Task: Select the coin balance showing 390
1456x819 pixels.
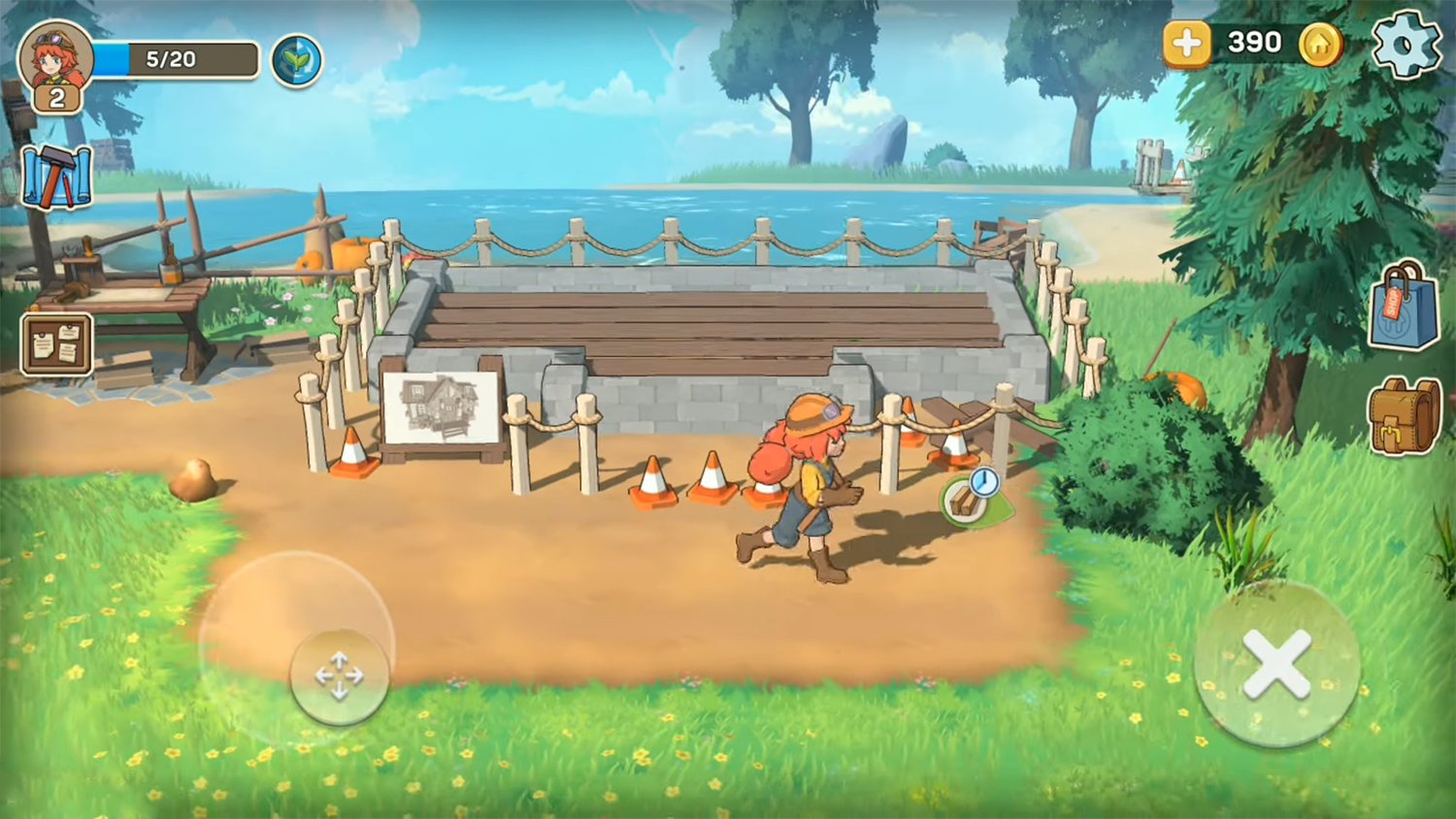Action: tap(1256, 43)
